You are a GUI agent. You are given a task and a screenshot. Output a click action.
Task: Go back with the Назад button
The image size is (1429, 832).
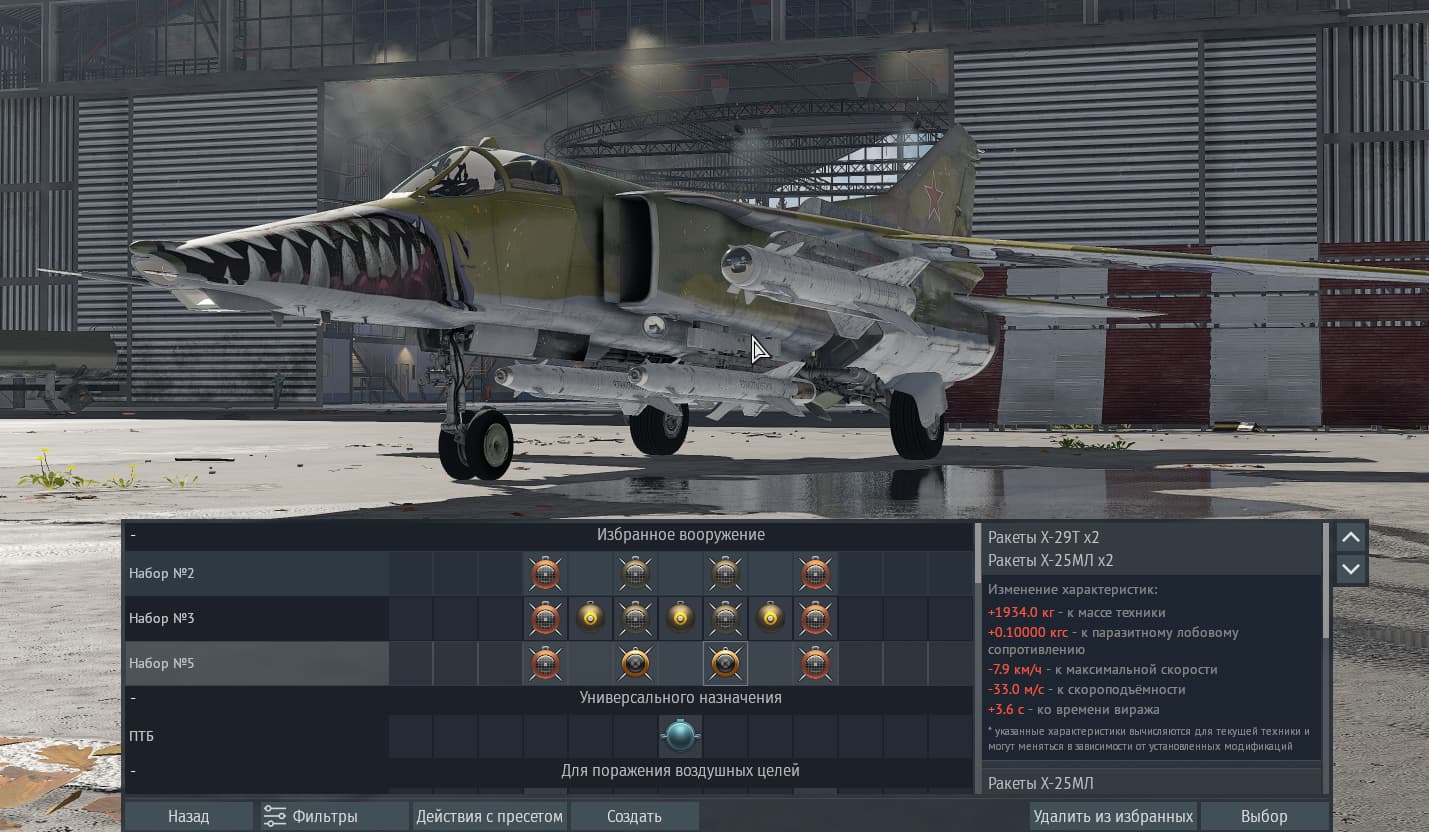(188, 816)
